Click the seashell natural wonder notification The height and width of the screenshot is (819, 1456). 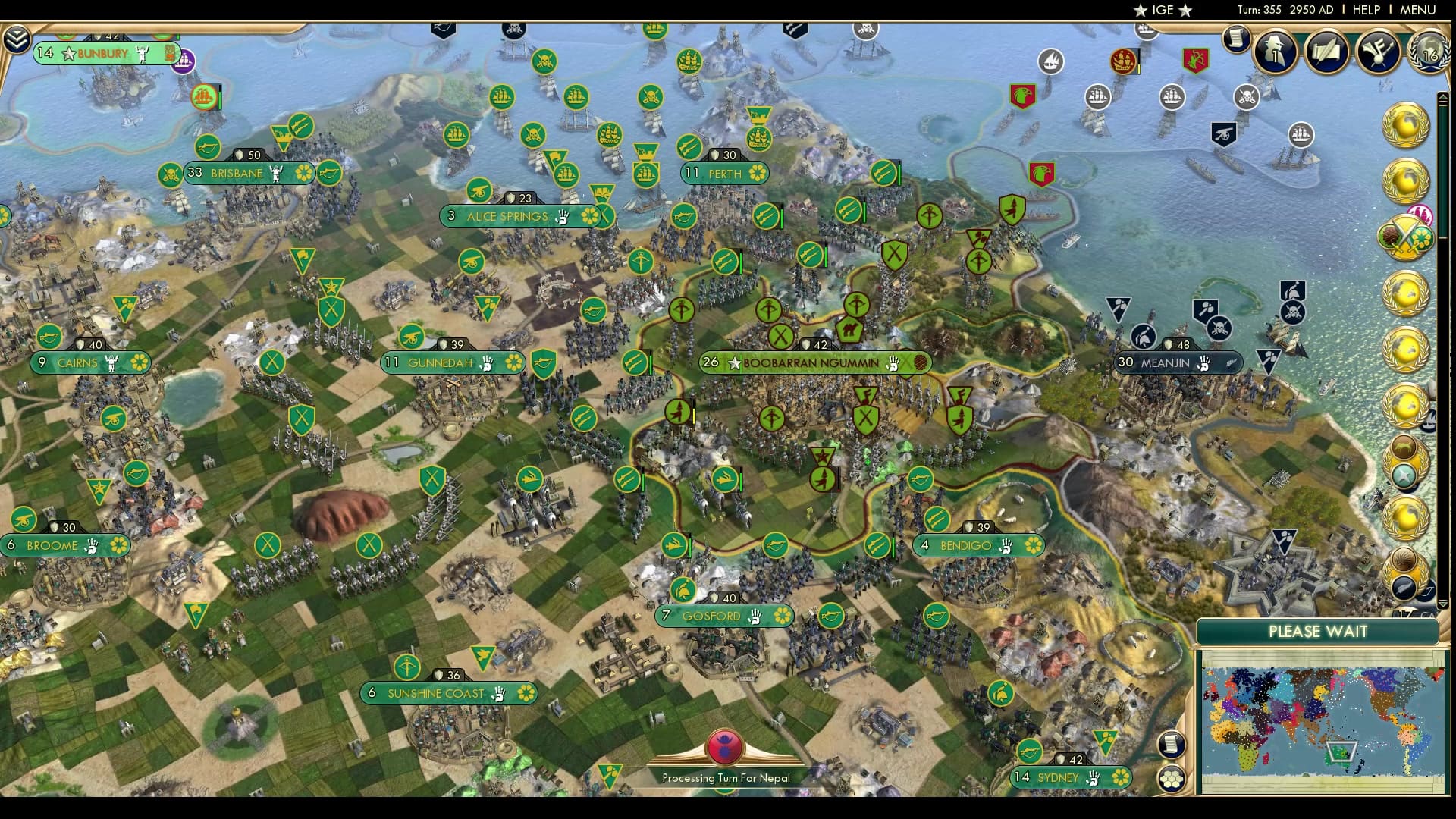1404,559
